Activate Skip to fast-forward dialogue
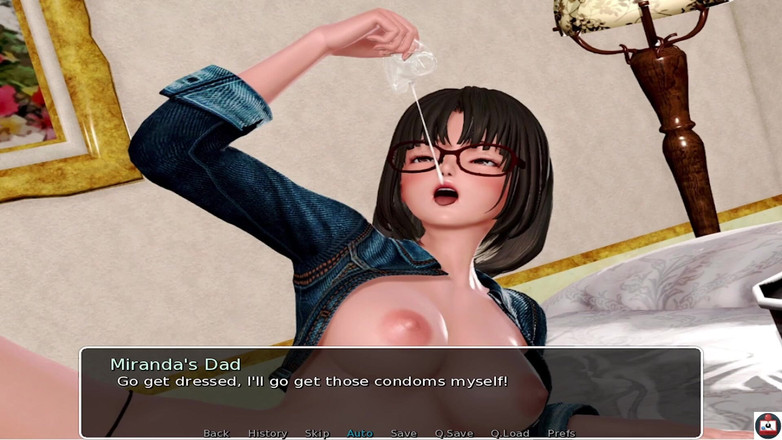Image resolution: width=782 pixels, height=440 pixels. [317, 433]
